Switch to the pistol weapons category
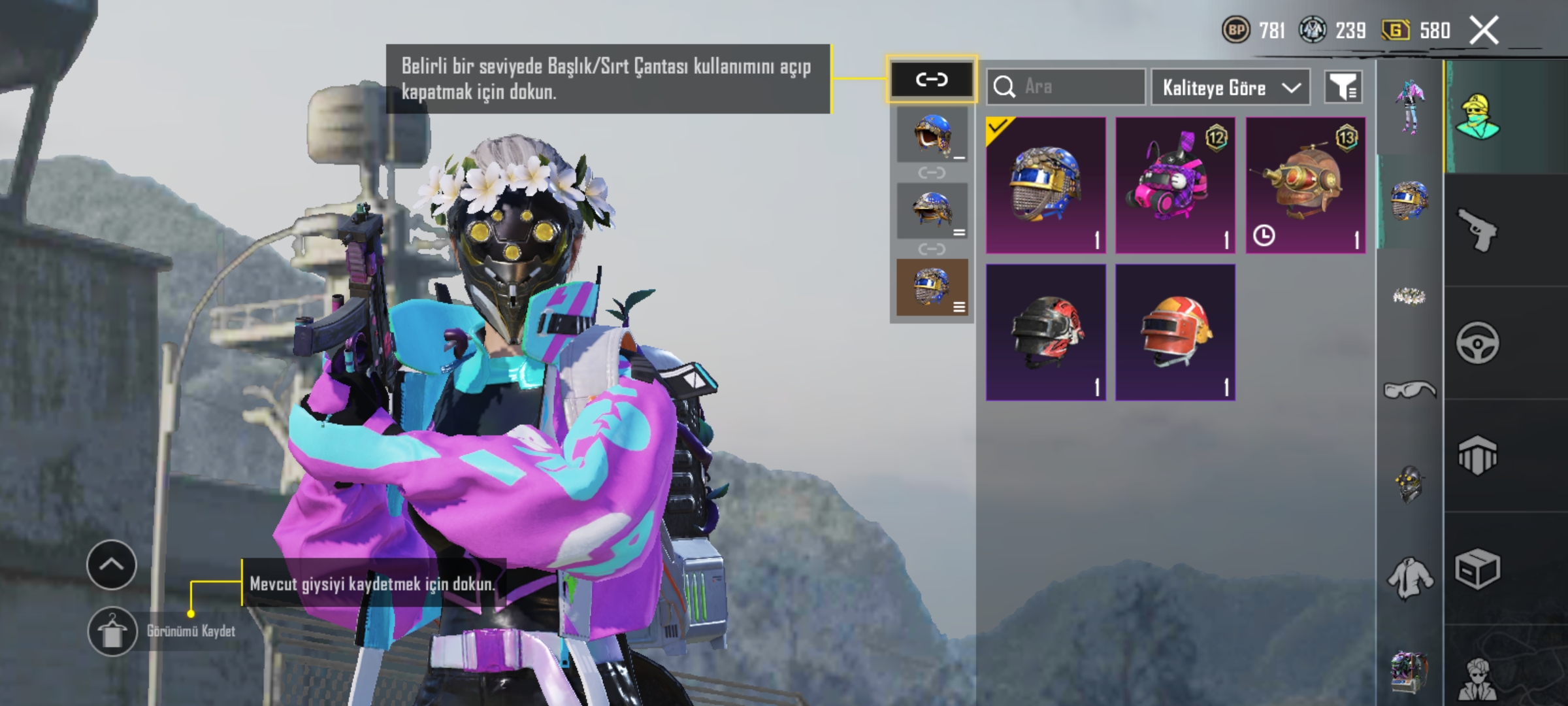Screen dimensions: 1568x706 [1478, 230]
